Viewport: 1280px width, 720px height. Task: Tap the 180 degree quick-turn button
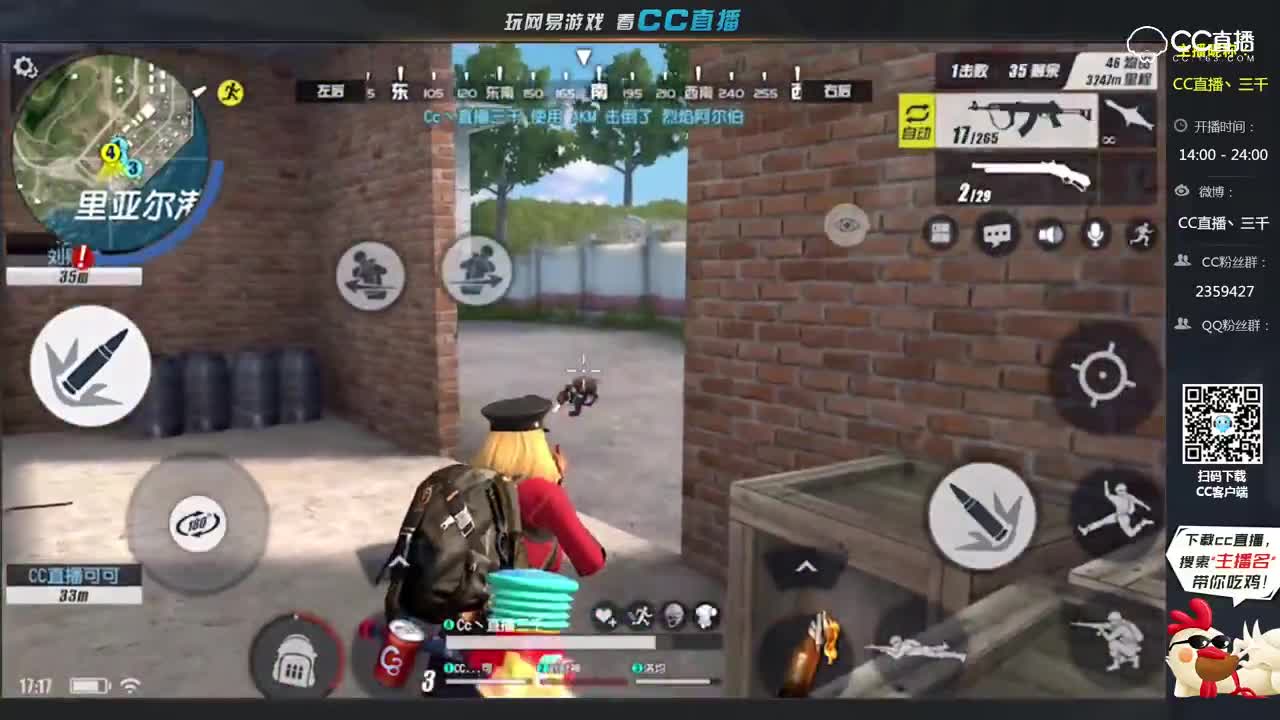(x=199, y=523)
